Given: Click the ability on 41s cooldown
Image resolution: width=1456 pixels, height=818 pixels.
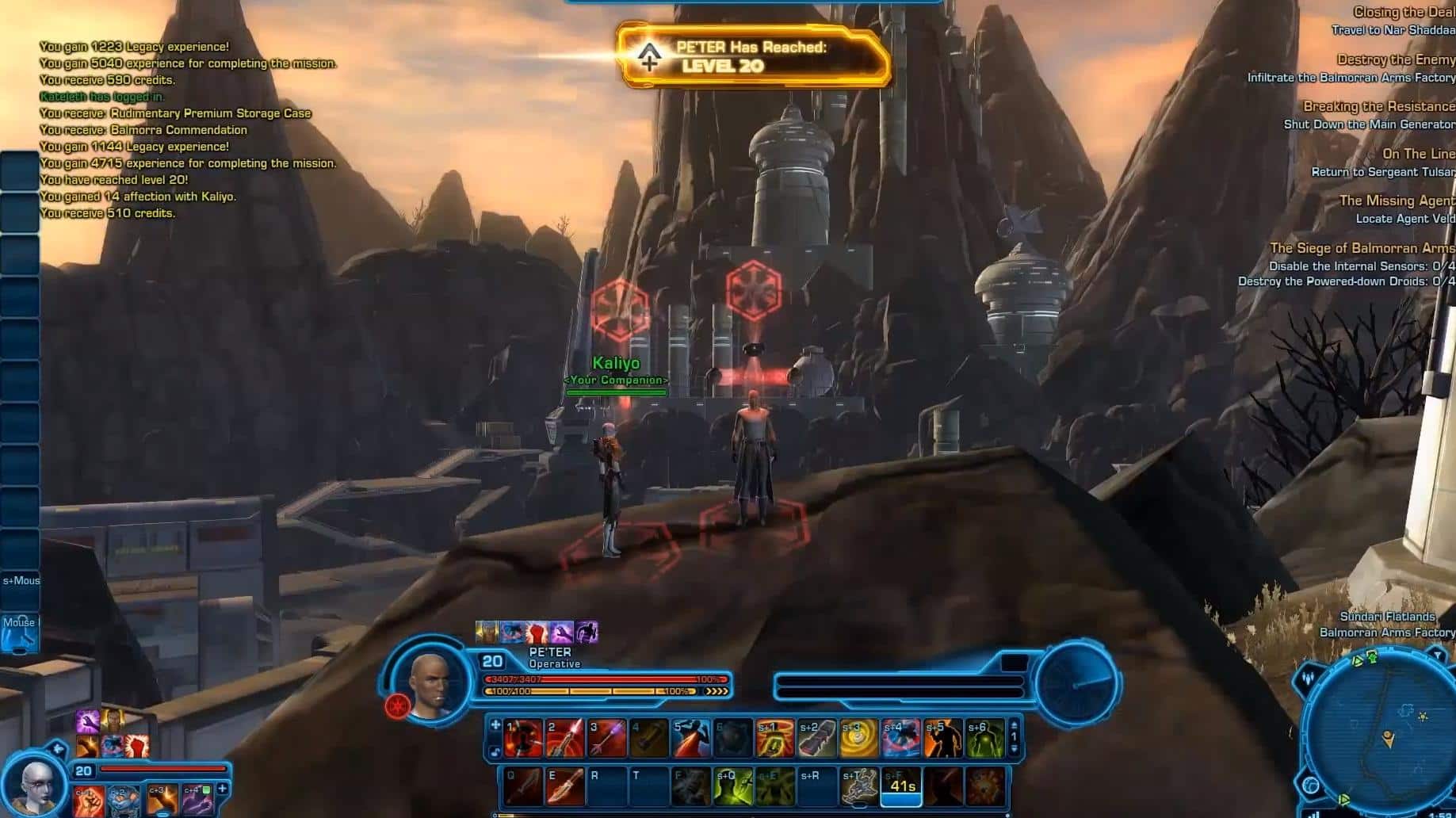Looking at the screenshot, I should (901, 786).
